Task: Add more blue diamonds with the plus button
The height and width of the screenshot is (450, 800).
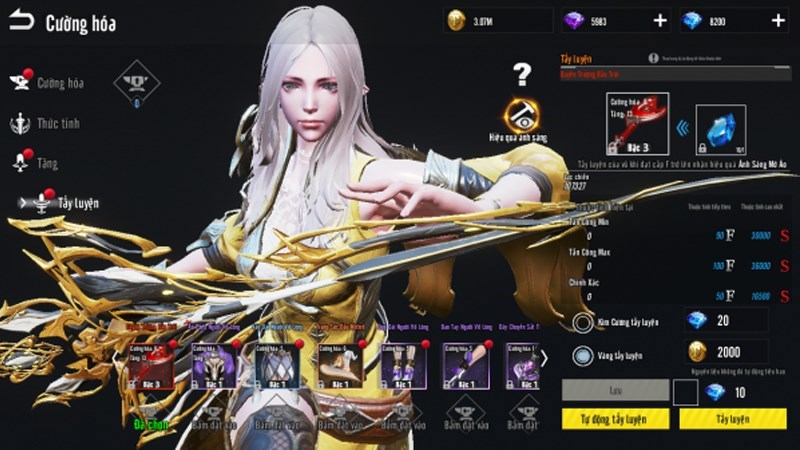Action: click(778, 20)
